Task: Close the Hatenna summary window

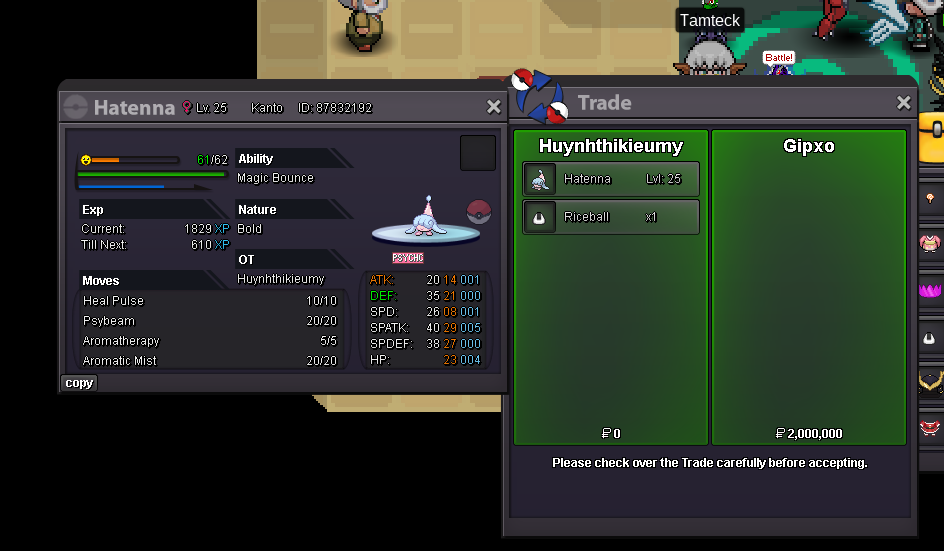Action: (493, 107)
